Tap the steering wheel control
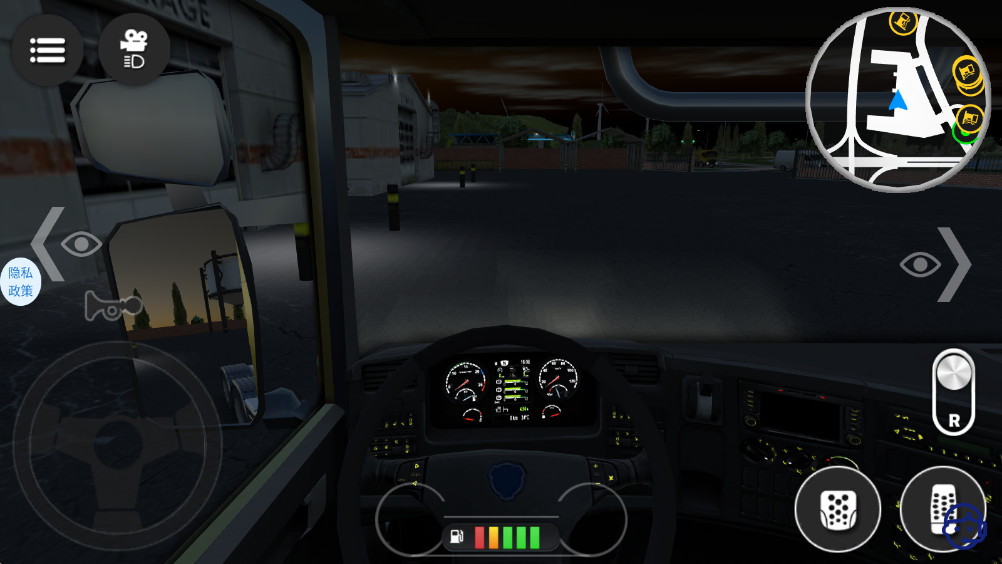The image size is (1002, 564). (116, 439)
